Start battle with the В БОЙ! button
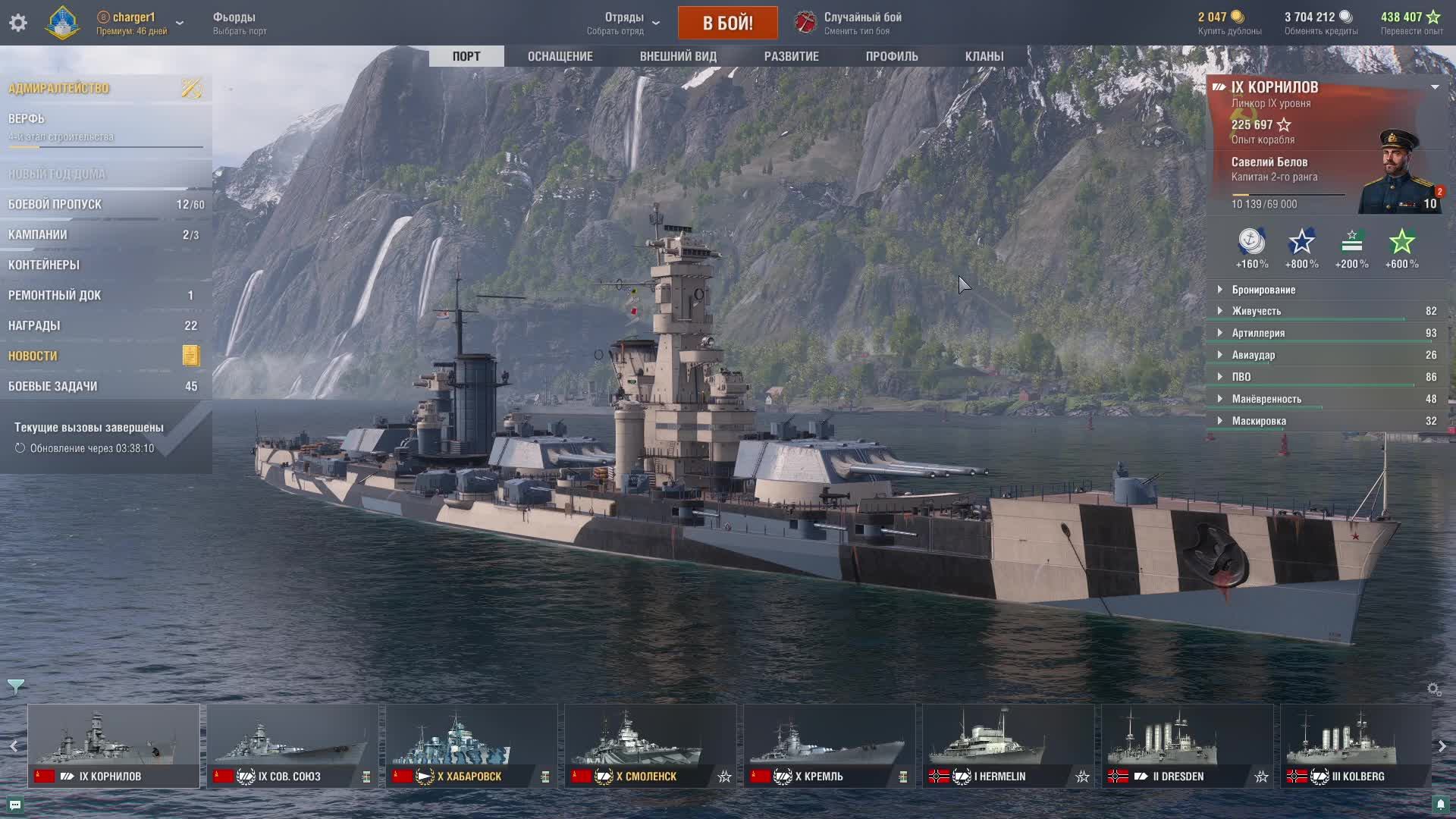 tap(727, 23)
